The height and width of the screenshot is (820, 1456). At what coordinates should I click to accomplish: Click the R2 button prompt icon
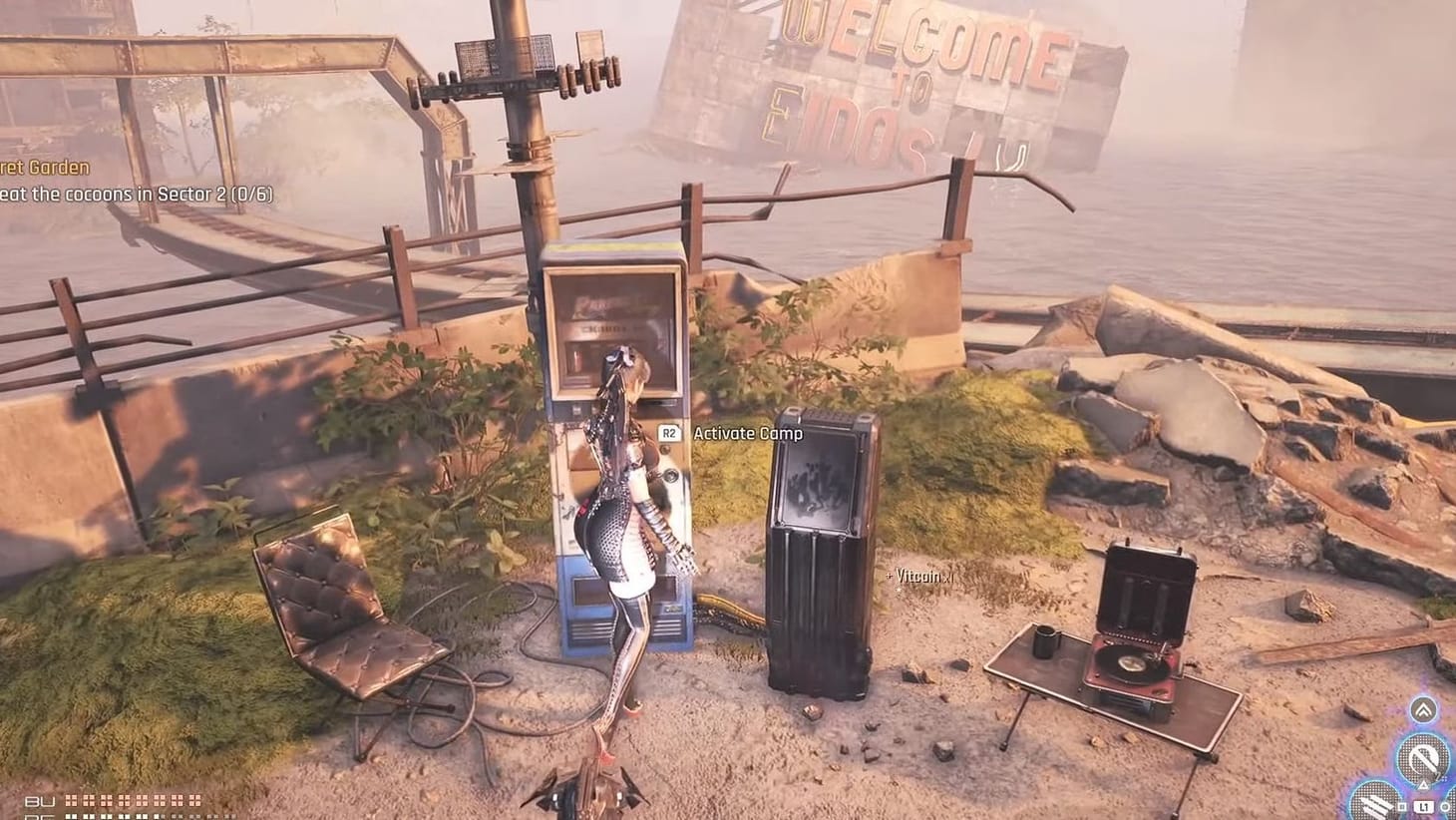coord(668,434)
